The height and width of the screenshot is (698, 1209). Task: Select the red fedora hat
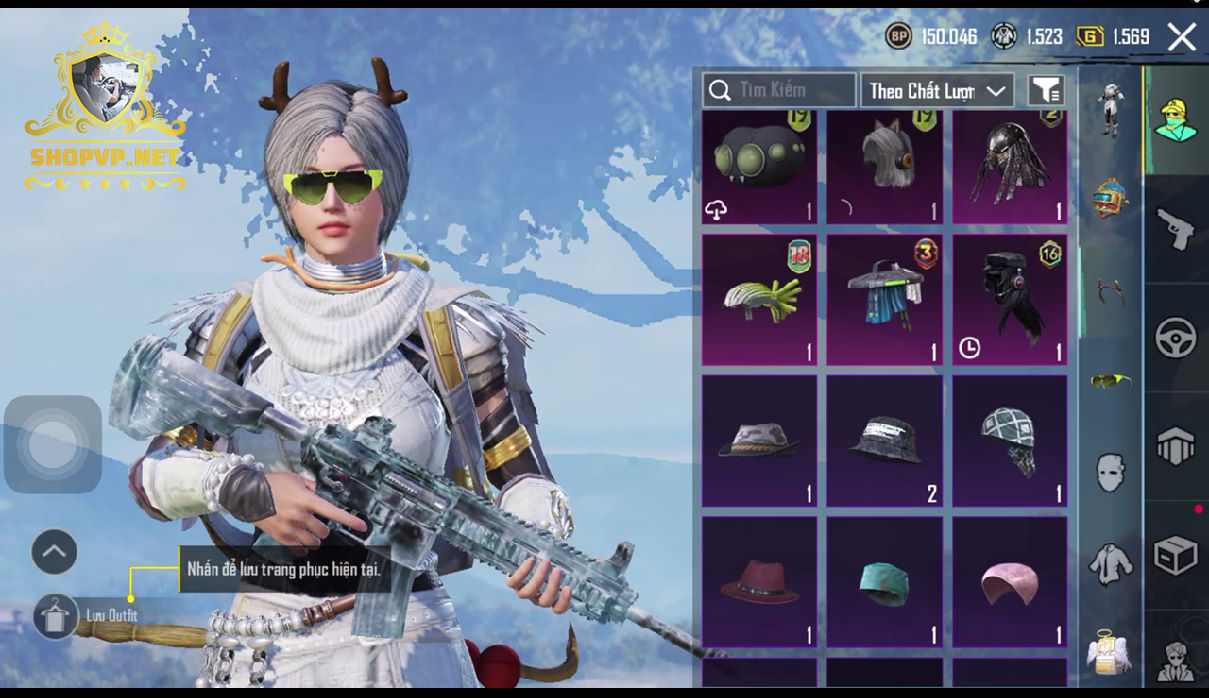click(759, 582)
